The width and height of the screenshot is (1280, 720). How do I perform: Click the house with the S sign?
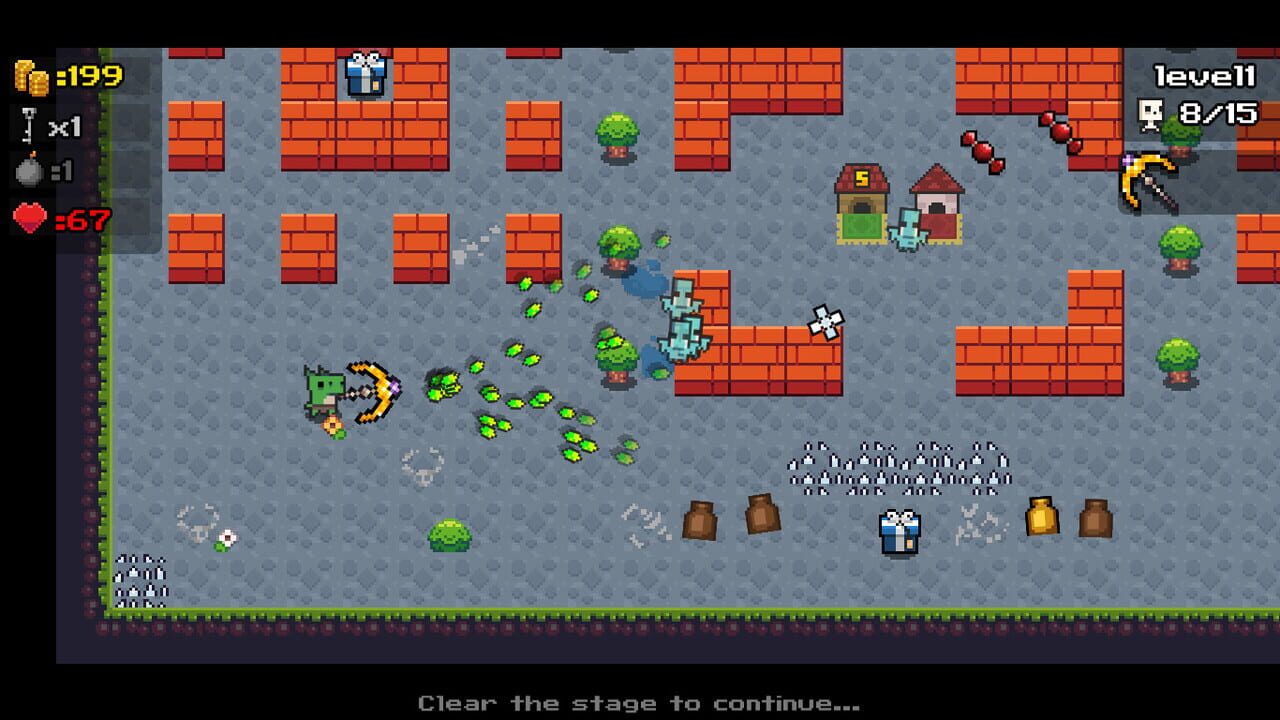pyautogui.click(x=861, y=199)
